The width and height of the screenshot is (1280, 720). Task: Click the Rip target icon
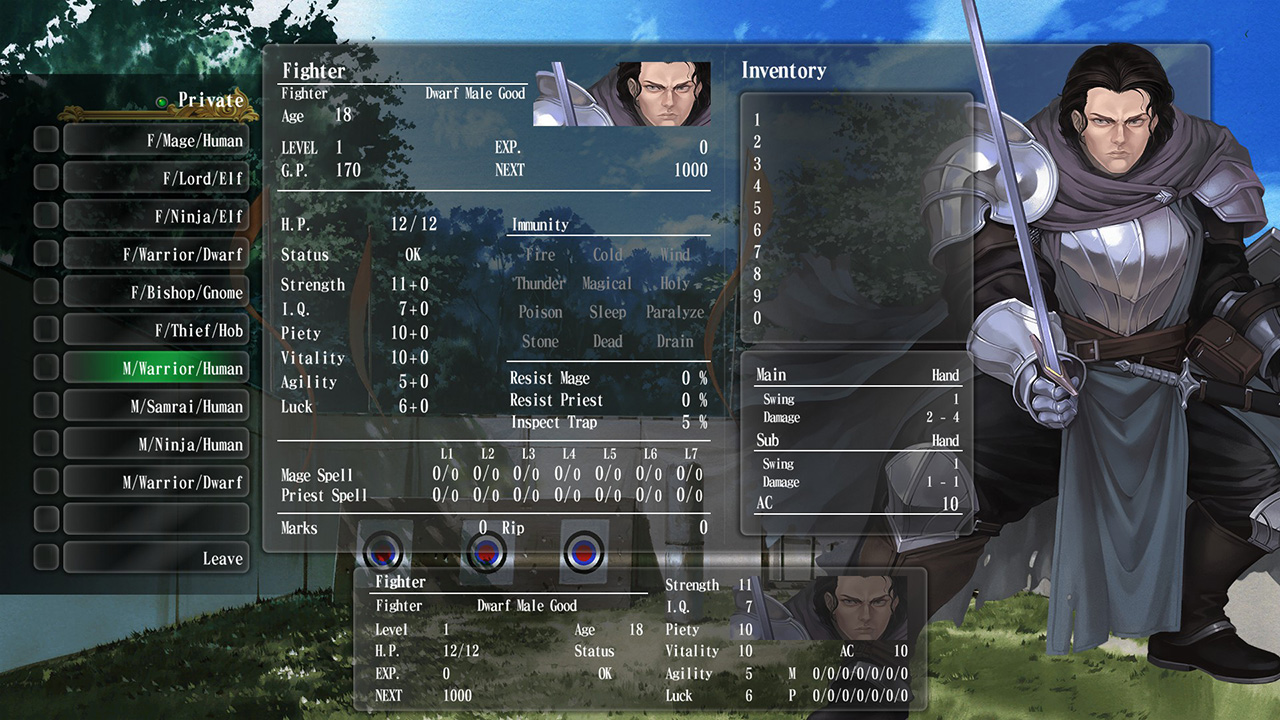(583, 552)
